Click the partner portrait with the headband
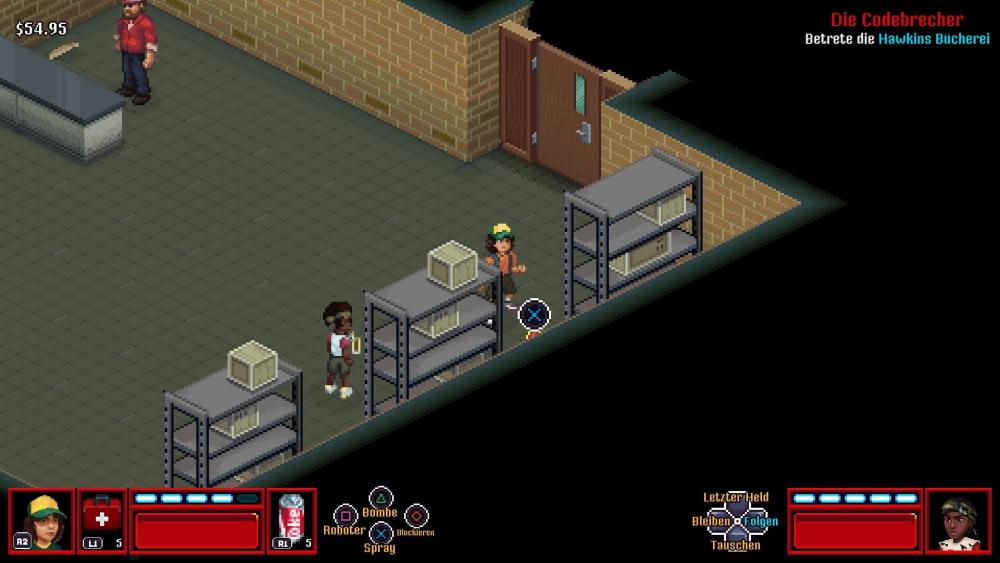 point(957,520)
